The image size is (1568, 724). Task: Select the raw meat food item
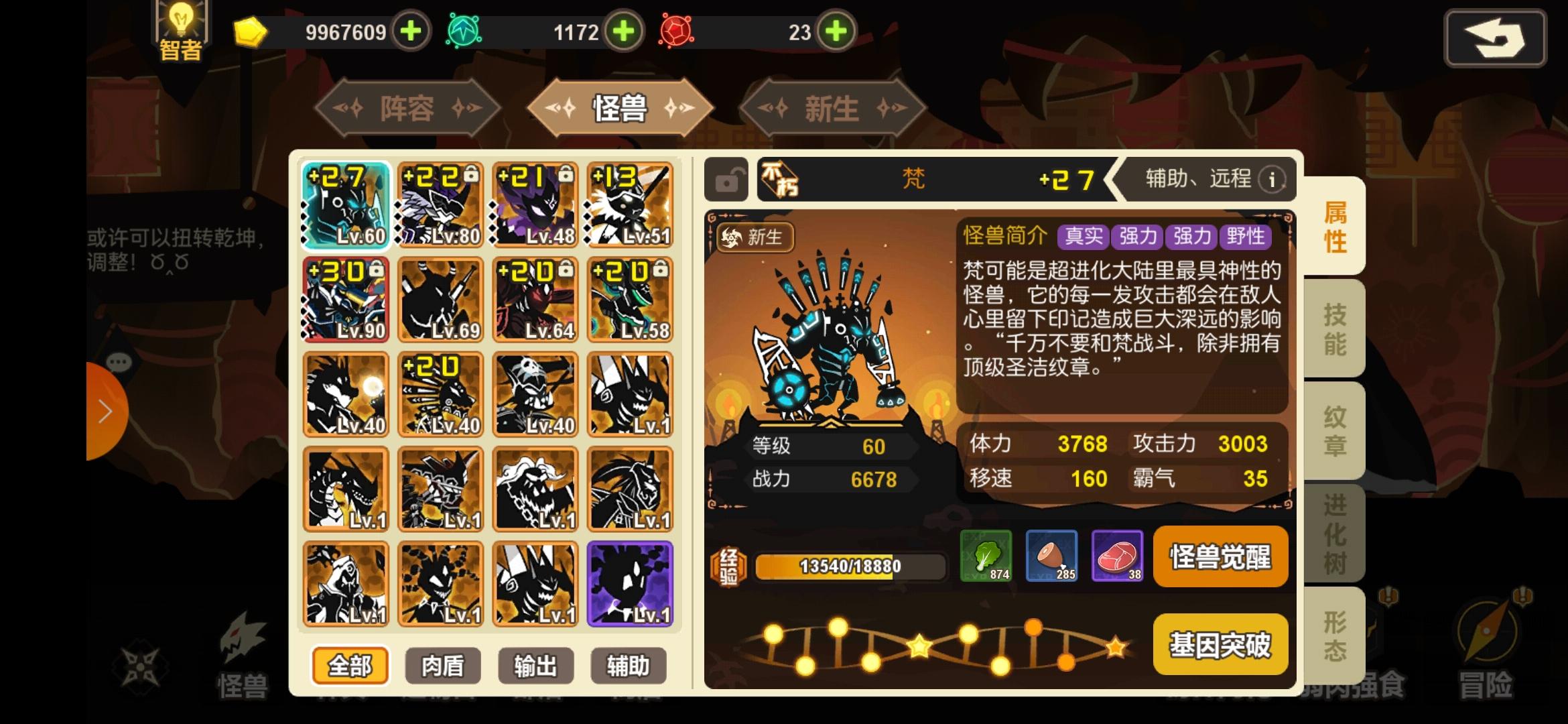click(x=1116, y=556)
